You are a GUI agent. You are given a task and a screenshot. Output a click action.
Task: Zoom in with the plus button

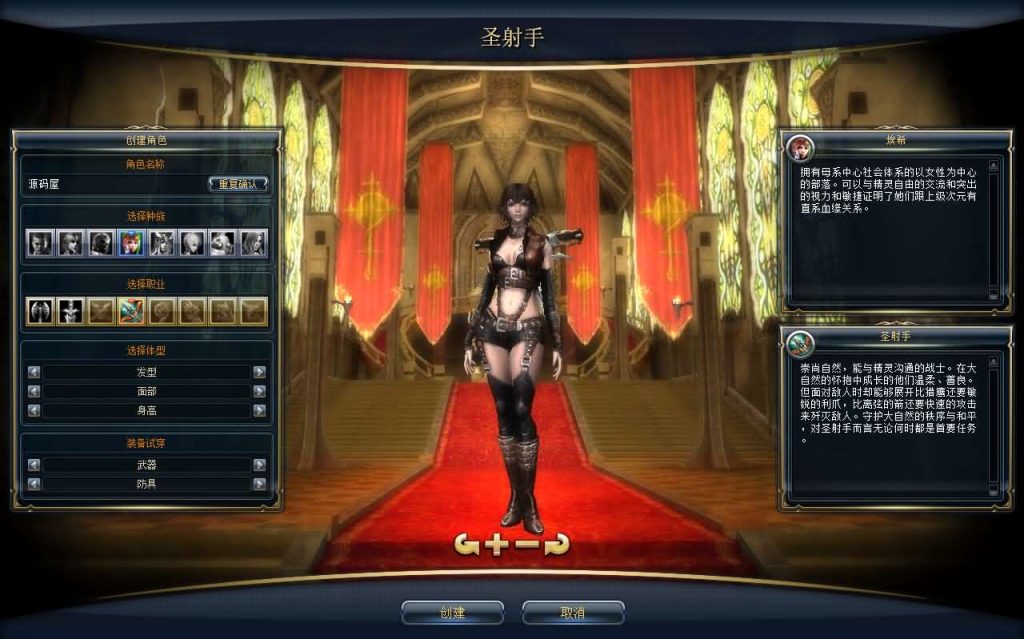[497, 544]
